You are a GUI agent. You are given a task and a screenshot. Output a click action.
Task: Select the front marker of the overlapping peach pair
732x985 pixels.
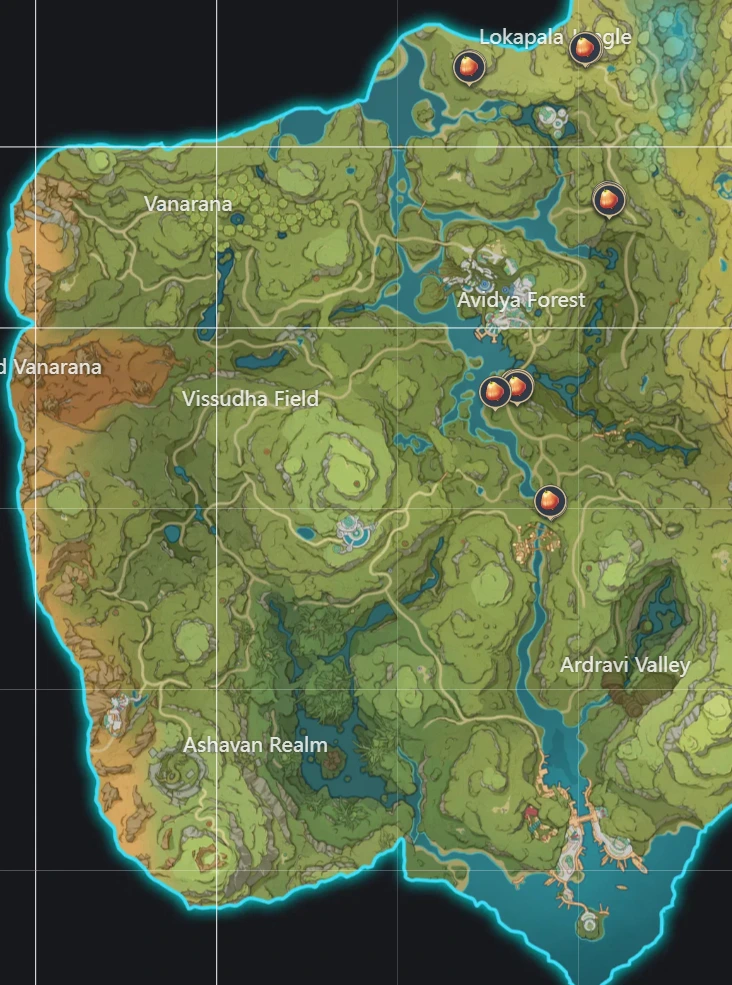[494, 392]
